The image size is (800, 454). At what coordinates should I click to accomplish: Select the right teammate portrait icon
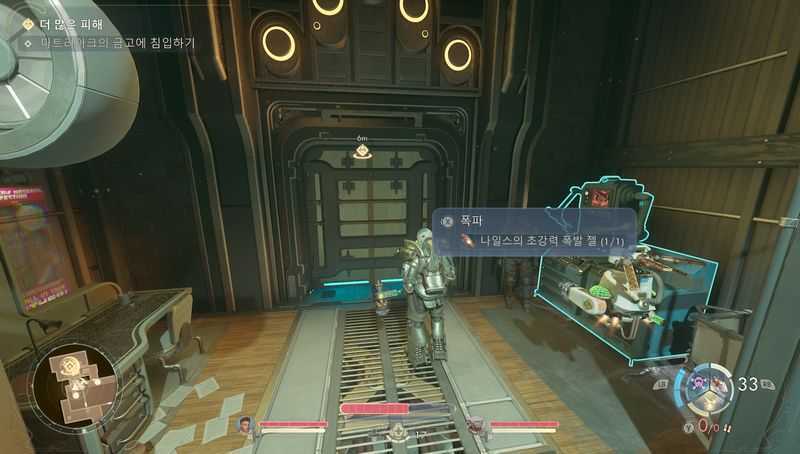[x=476, y=425]
